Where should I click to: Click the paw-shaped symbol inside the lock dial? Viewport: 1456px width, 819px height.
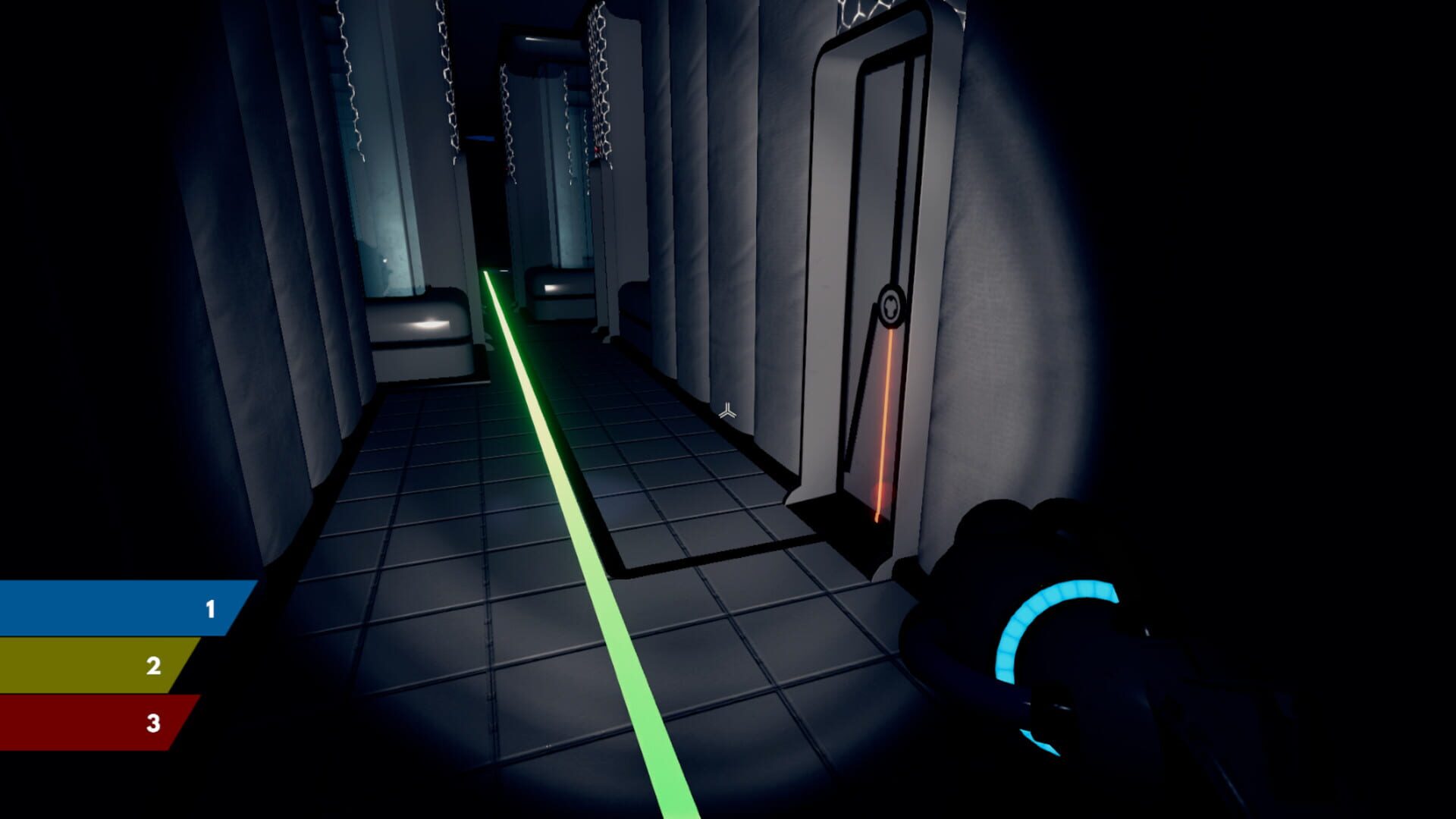(x=892, y=303)
